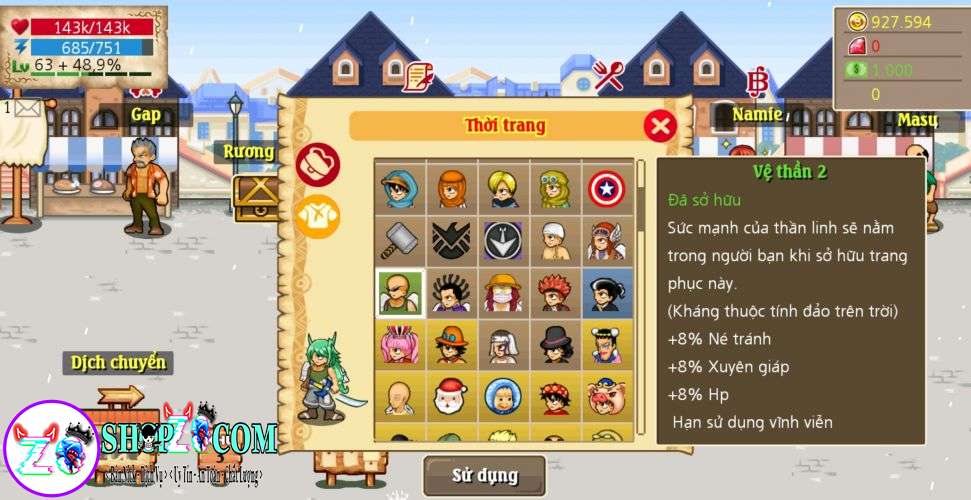Open the mail envelope icon

[x=26, y=108]
